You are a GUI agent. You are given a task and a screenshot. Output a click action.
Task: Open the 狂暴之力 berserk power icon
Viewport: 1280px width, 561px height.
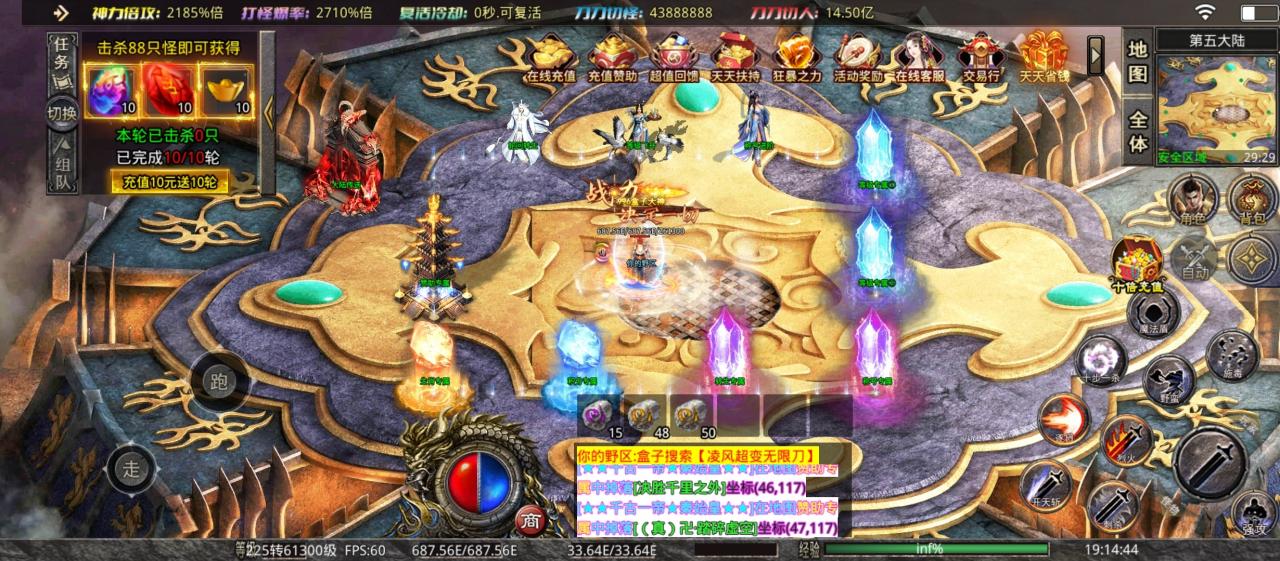pyautogui.click(x=797, y=56)
